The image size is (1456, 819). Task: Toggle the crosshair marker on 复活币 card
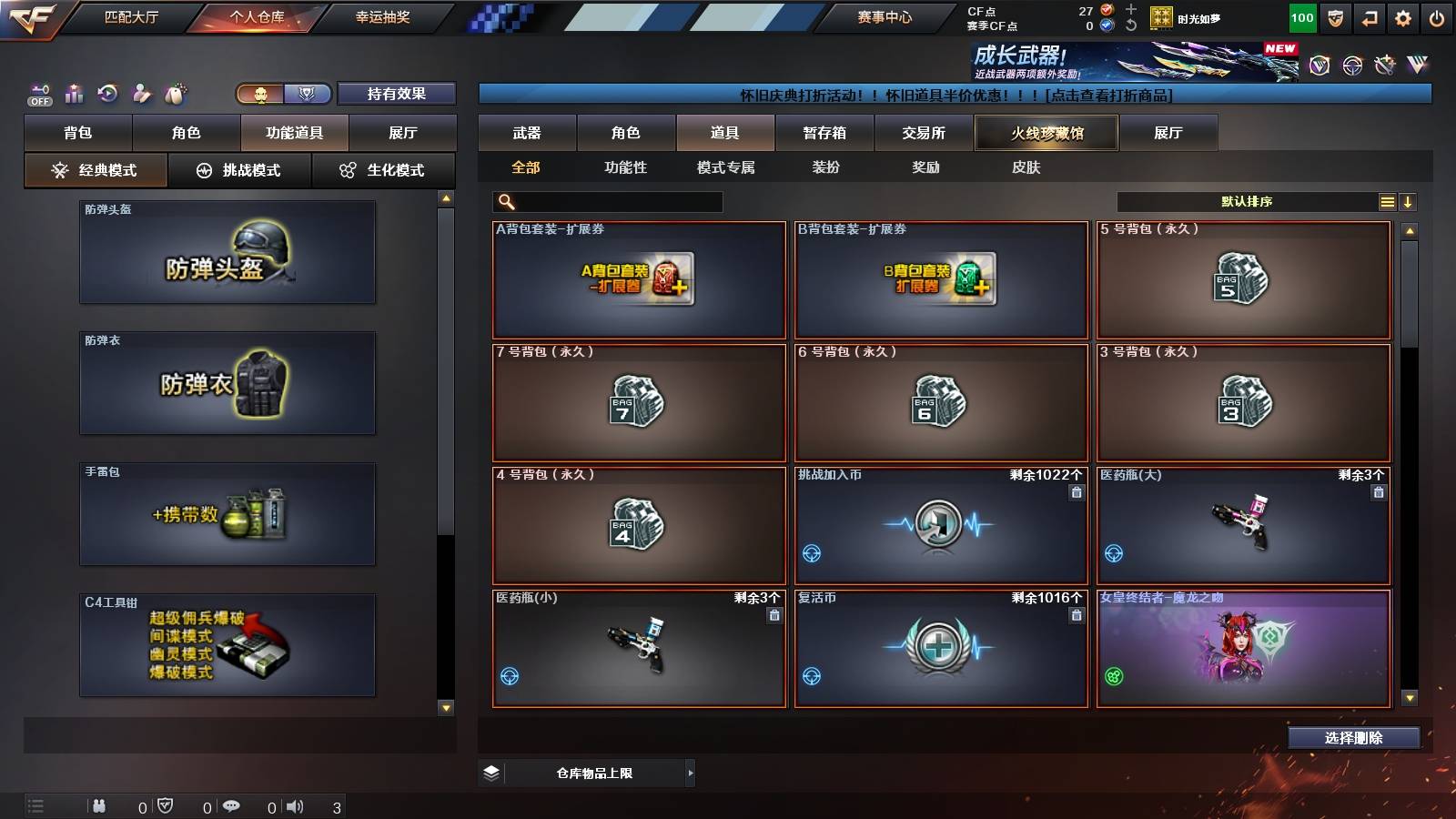pos(814,675)
